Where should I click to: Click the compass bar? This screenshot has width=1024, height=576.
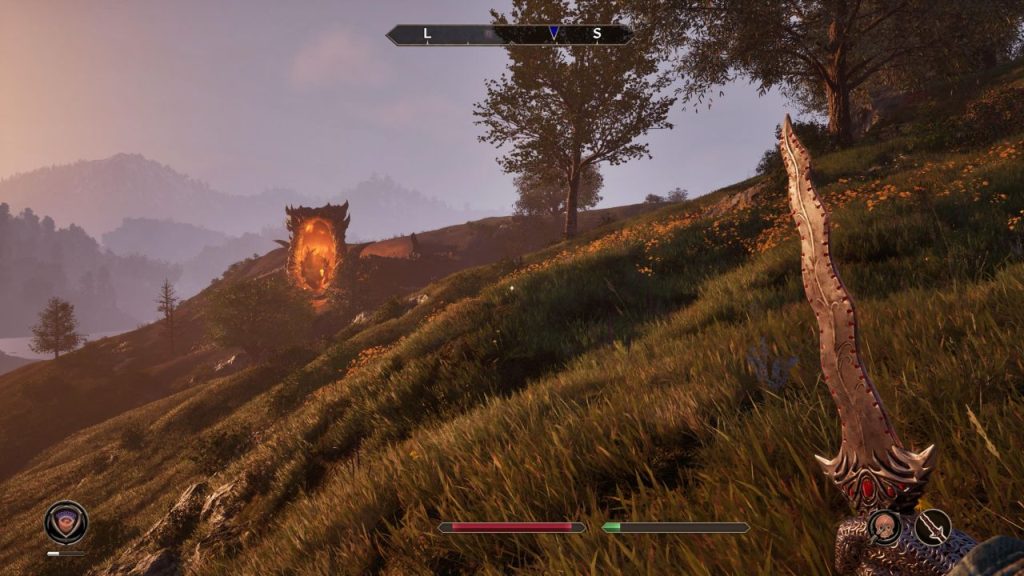point(509,34)
